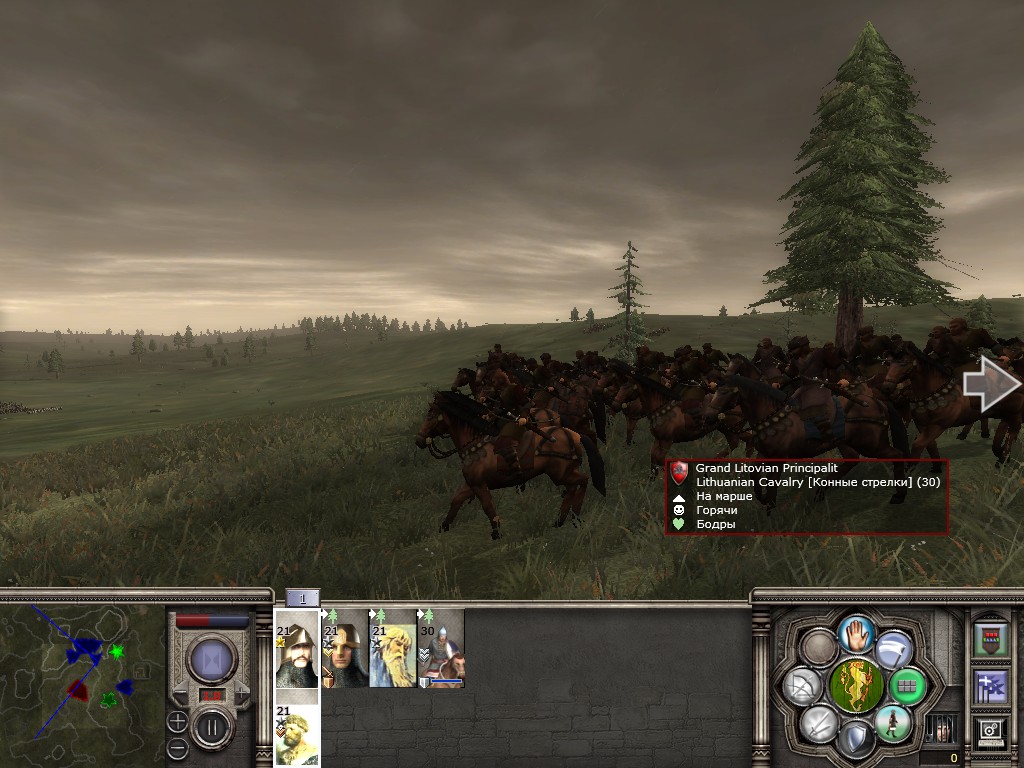
Task: Select the Lithuanian Cavalry card with 30 men
Action: tap(441, 648)
